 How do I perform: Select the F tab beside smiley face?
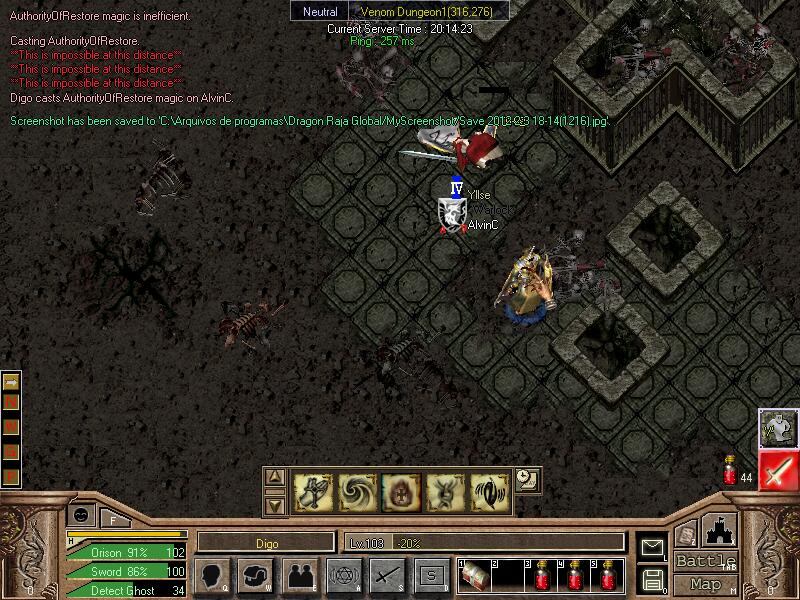(113, 518)
